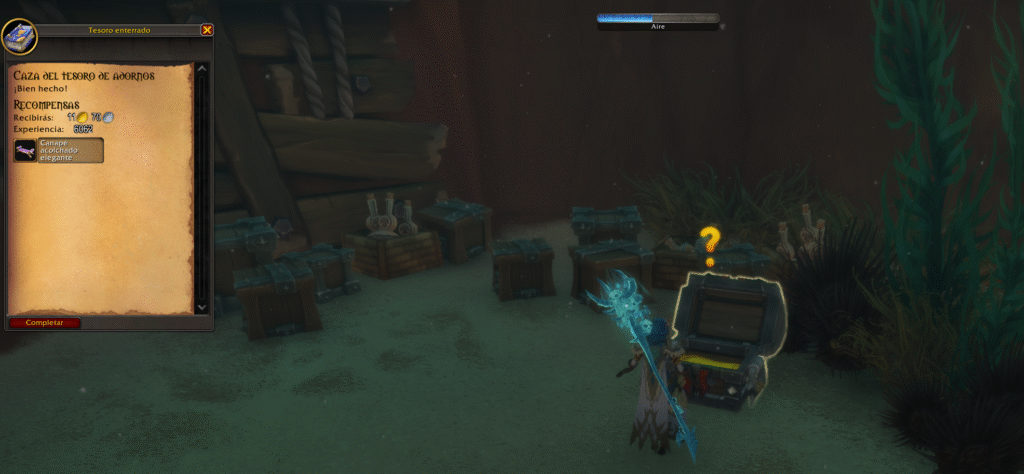Click the quest book portrait icon
The width and height of the screenshot is (1024, 474).
(x=19, y=37)
